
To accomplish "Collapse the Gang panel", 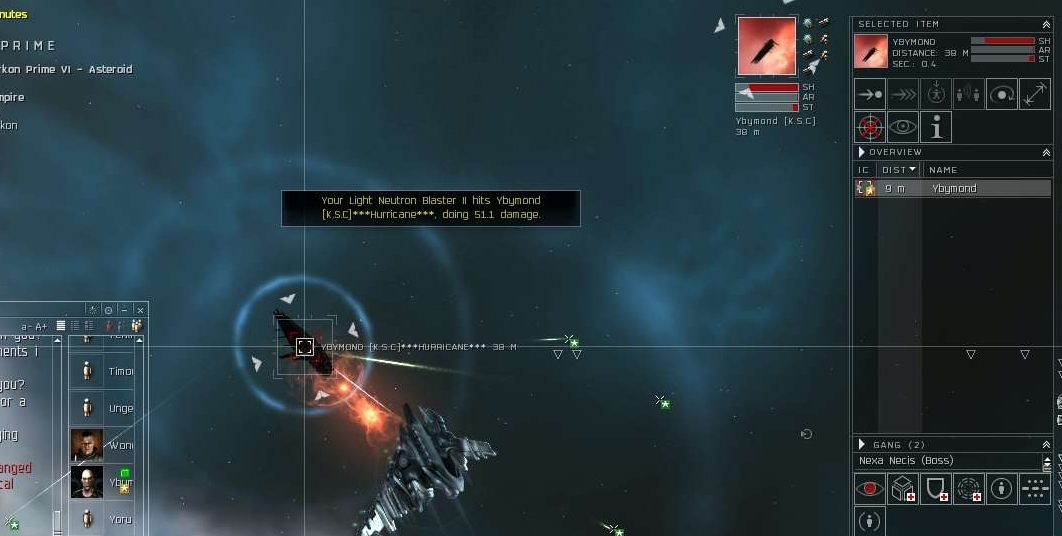I will [x=1046, y=444].
